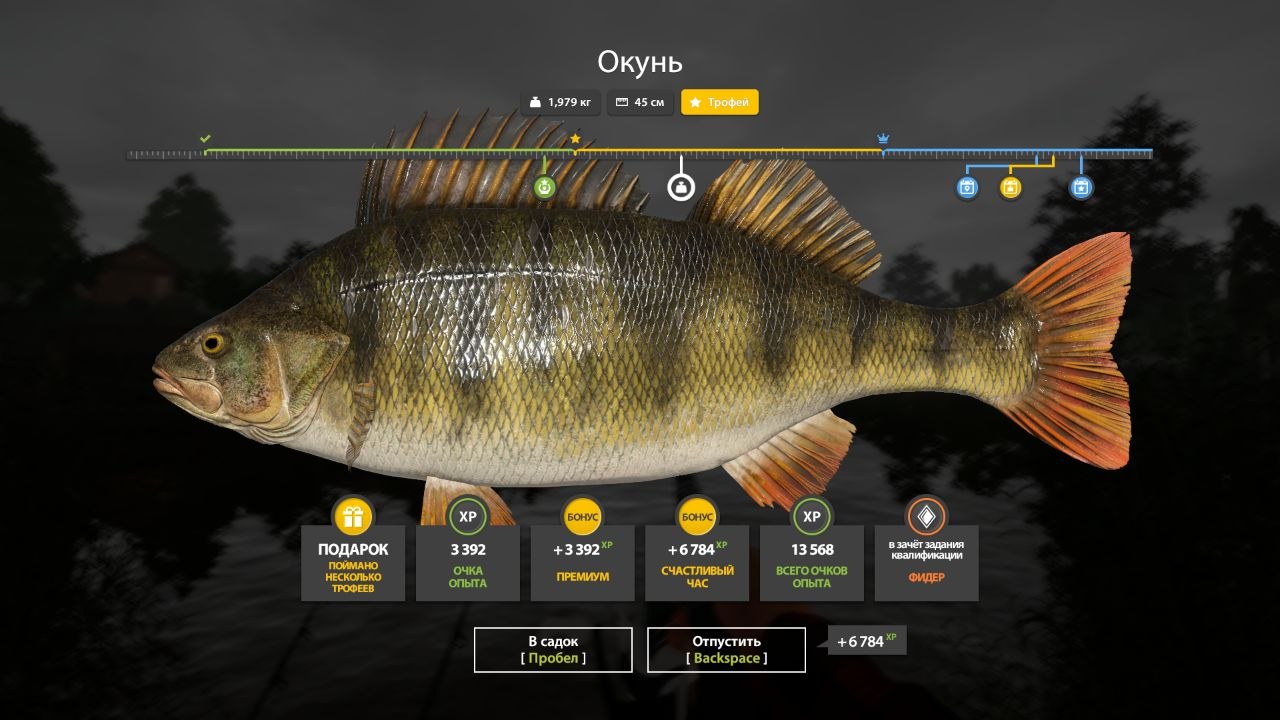Click the green circular marker on the scale
Image resolution: width=1280 pixels, height=720 pixels.
[544, 187]
